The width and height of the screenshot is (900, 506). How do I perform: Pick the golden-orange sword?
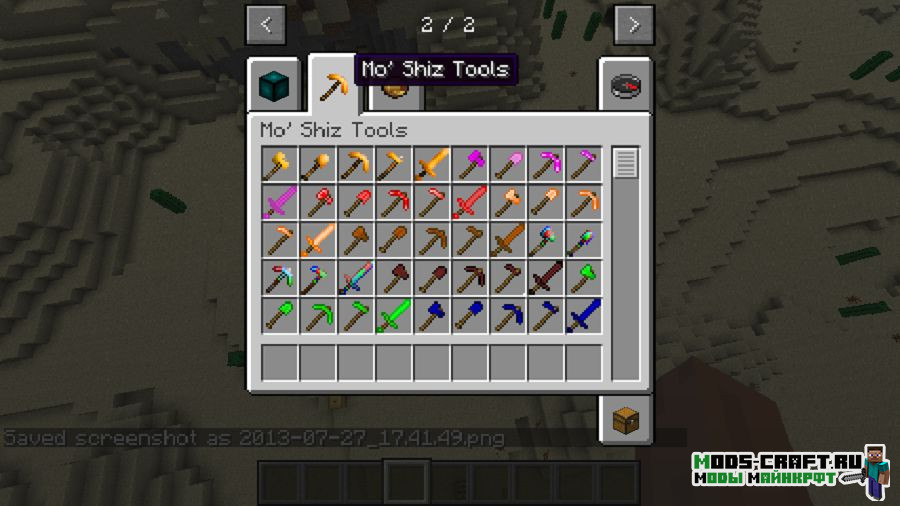click(x=432, y=164)
